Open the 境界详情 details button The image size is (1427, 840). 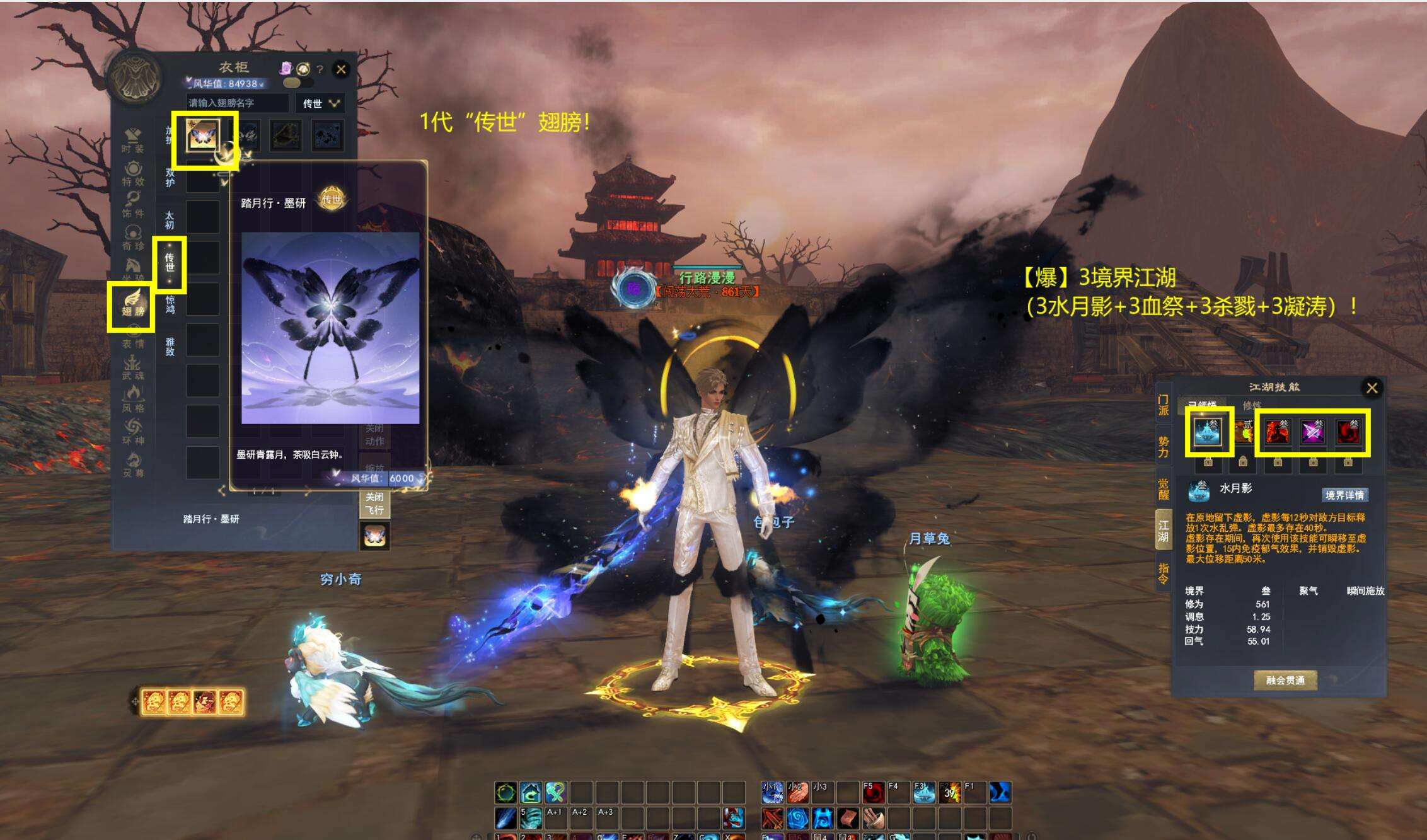(1344, 495)
